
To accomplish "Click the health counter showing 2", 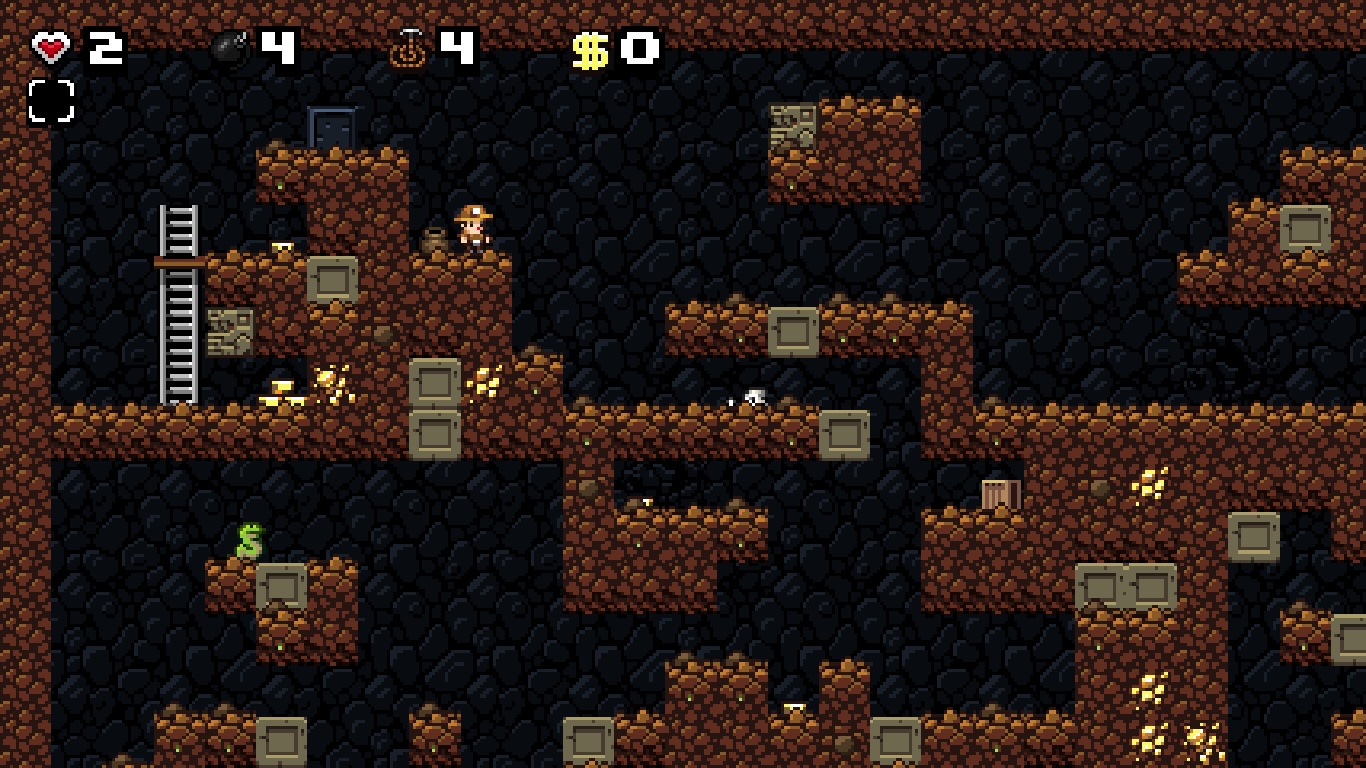I will point(106,45).
